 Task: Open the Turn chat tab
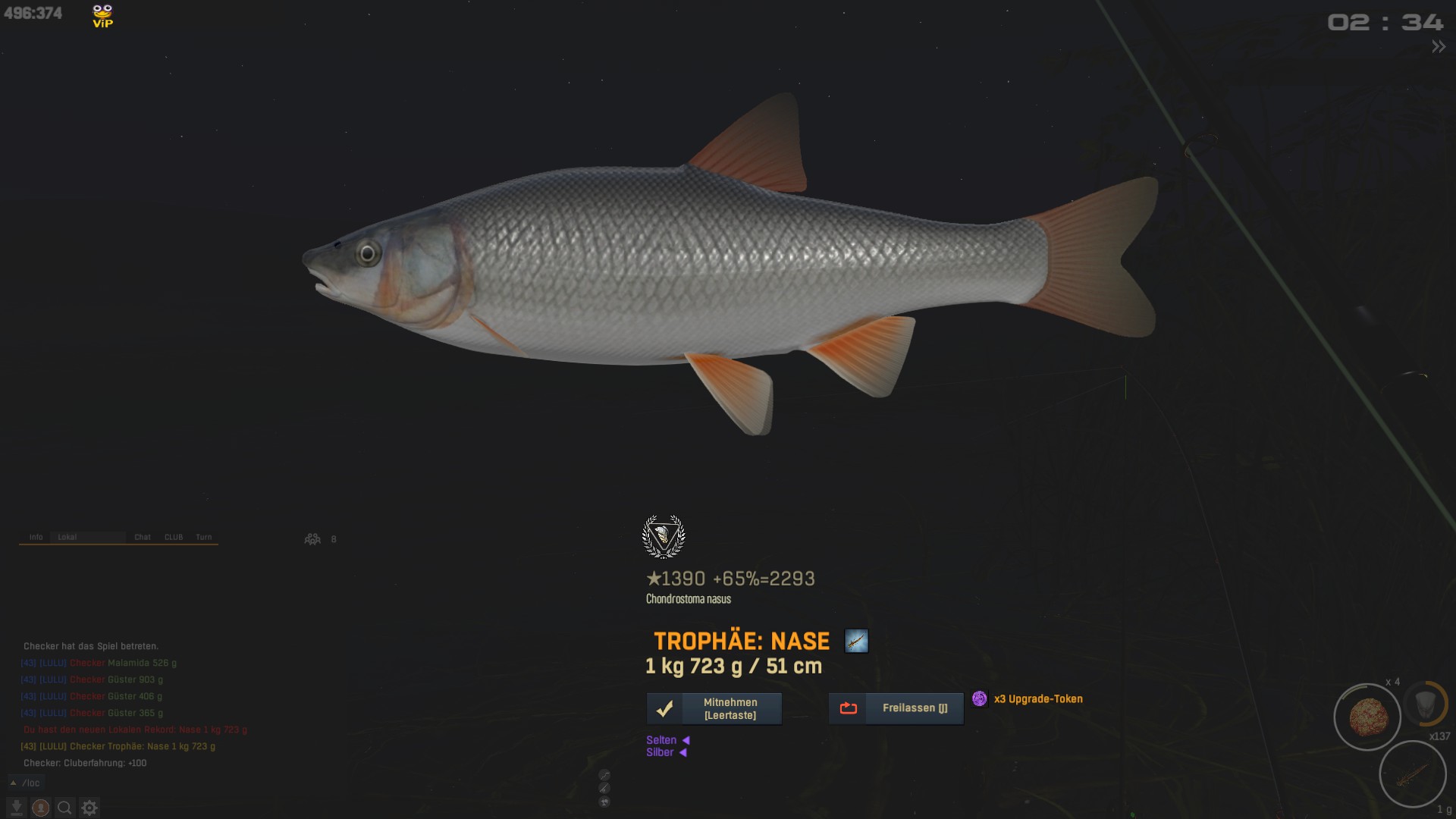point(204,537)
